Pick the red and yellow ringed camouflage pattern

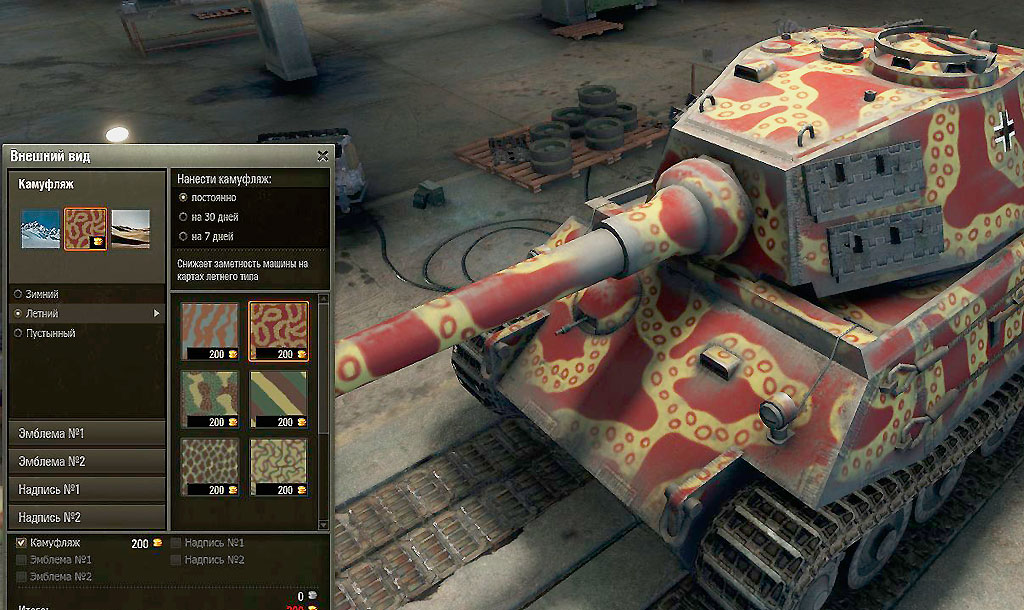(278, 327)
